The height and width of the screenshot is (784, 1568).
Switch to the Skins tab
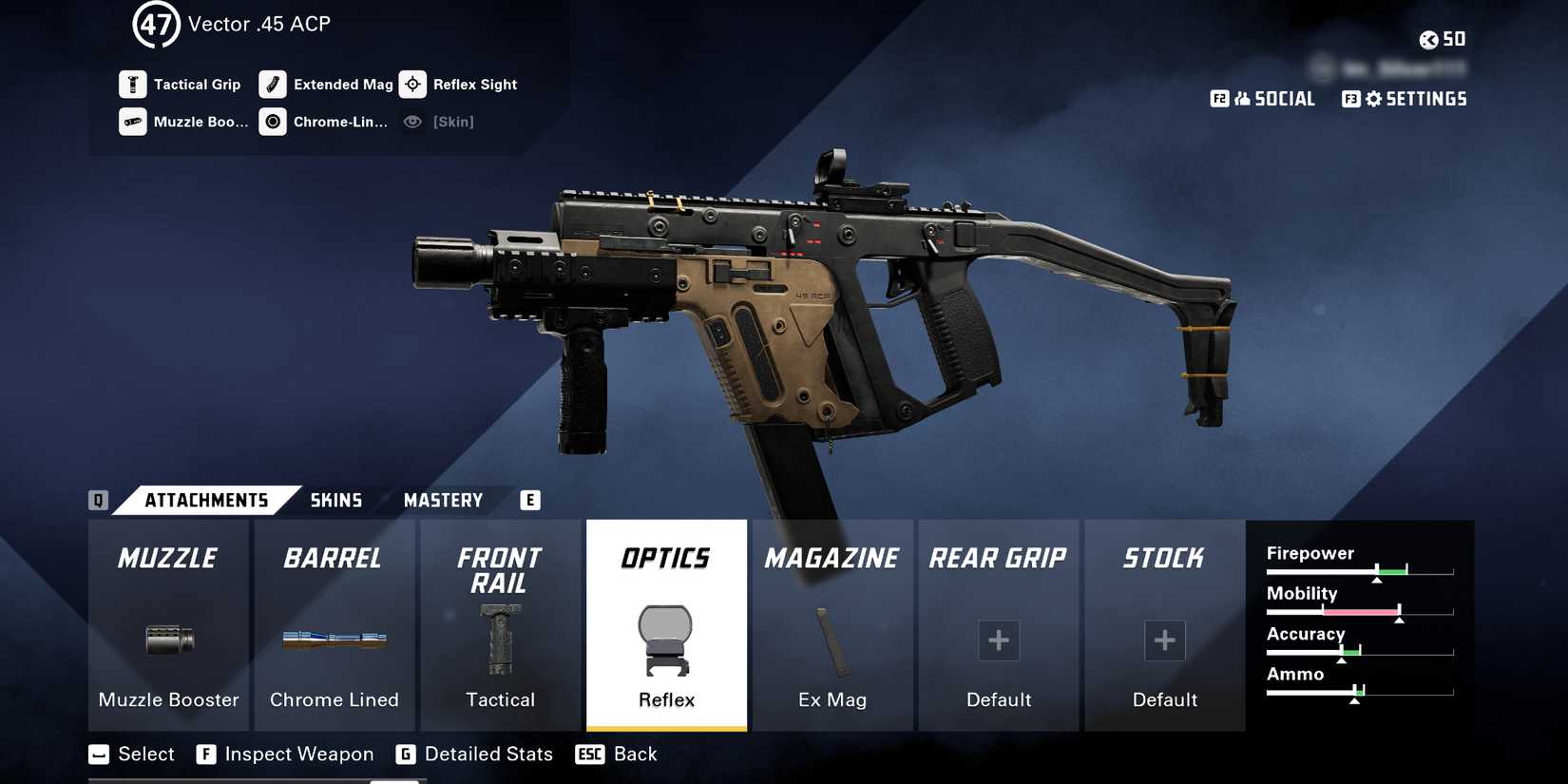pos(335,500)
